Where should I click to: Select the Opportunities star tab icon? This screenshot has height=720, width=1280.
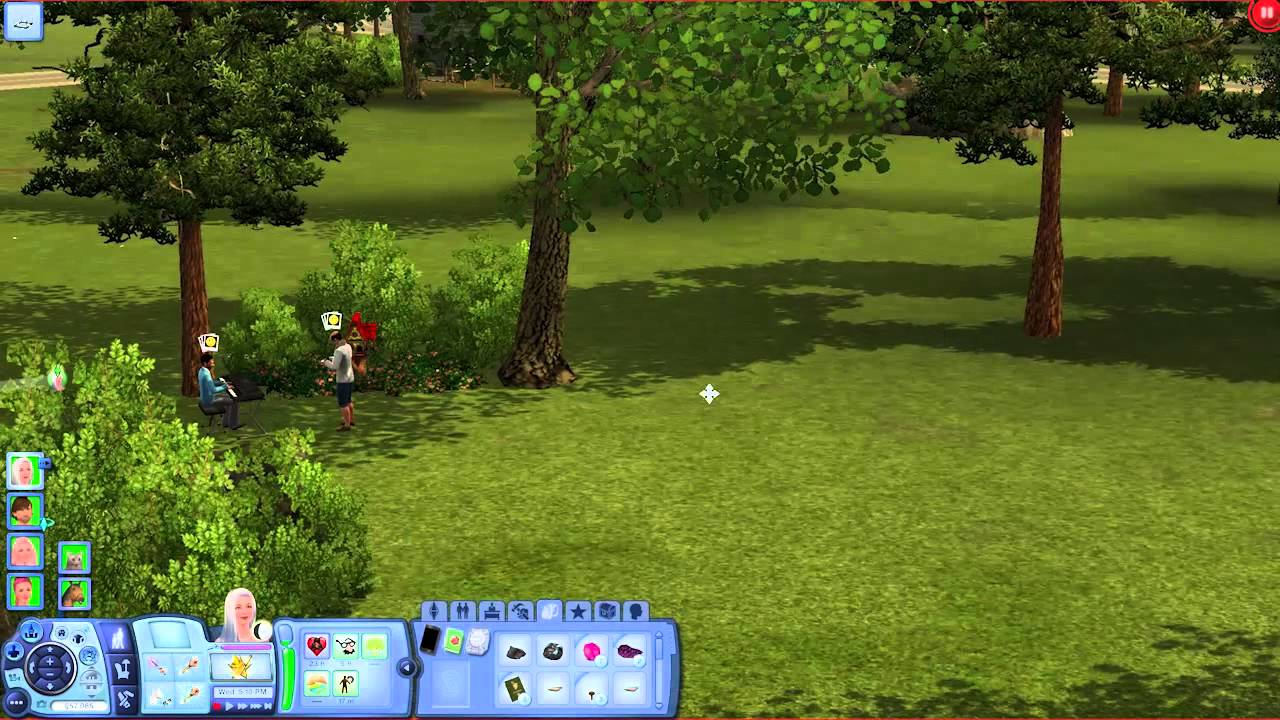point(579,610)
